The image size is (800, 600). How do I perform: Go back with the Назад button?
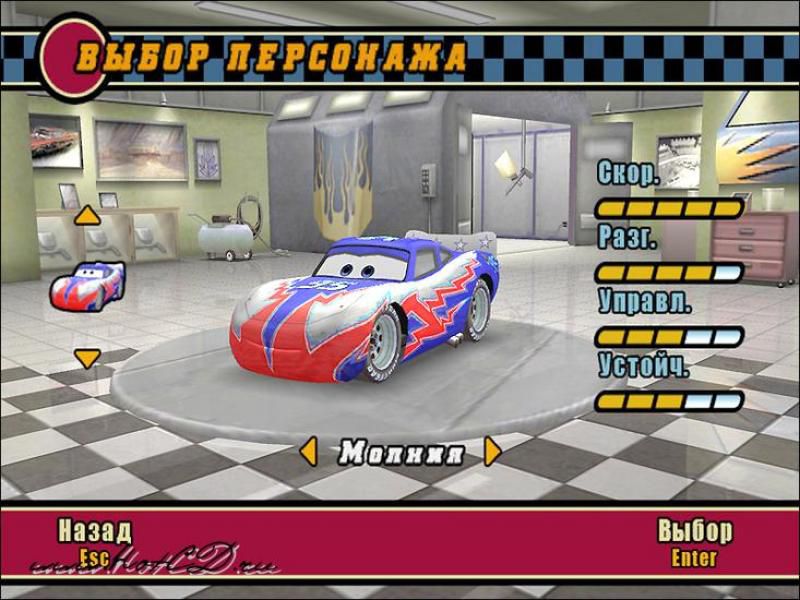pyautogui.click(x=94, y=531)
